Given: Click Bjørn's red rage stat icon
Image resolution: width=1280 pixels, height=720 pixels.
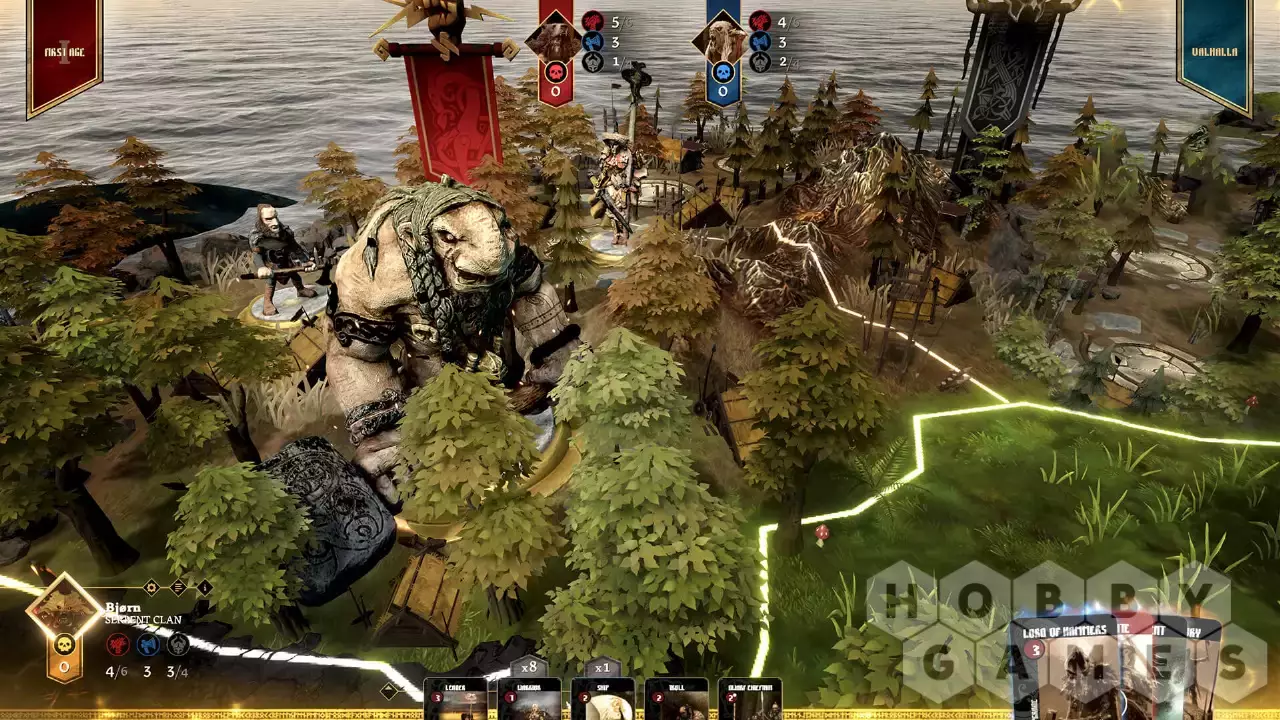Looking at the screenshot, I should [x=118, y=644].
